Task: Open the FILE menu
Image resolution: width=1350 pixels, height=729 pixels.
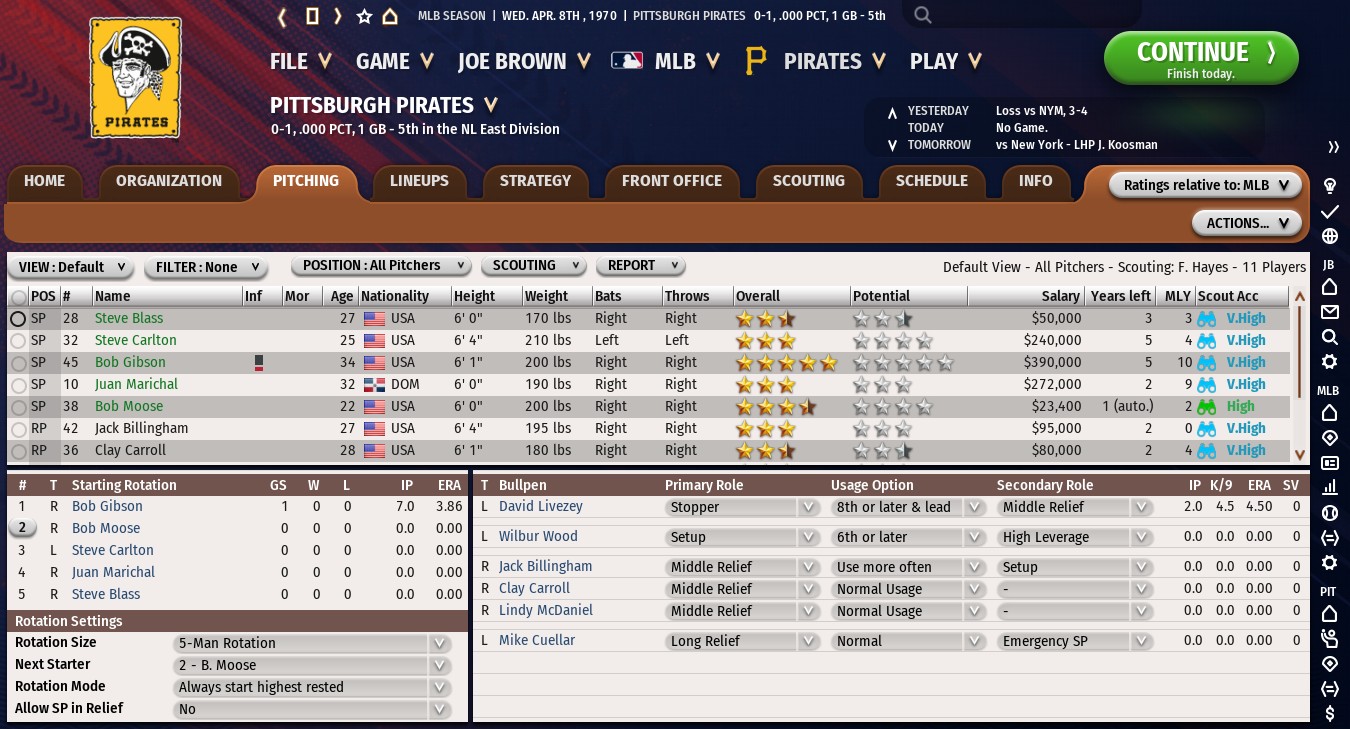Action: click(x=300, y=61)
